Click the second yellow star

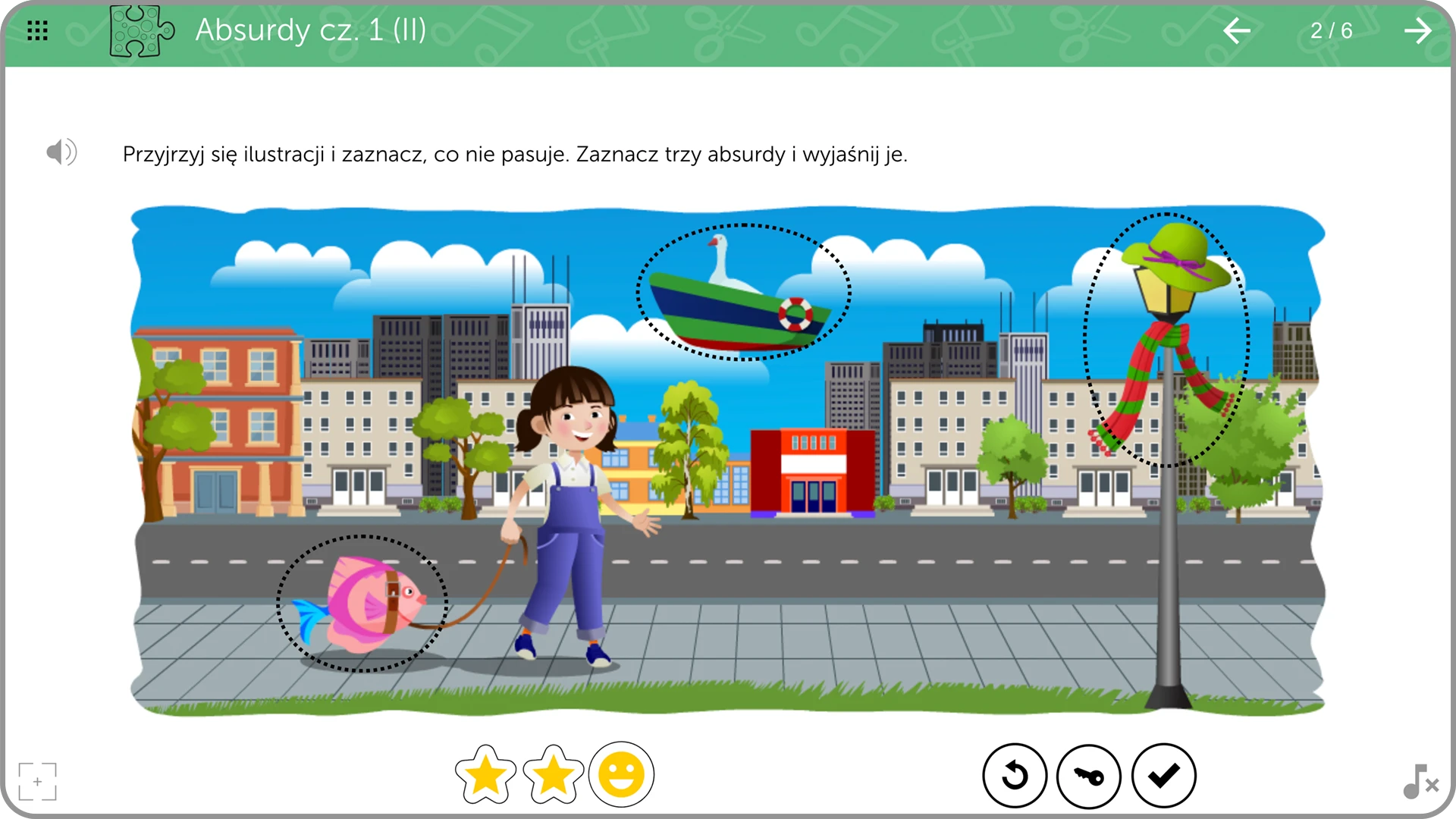pos(553,775)
